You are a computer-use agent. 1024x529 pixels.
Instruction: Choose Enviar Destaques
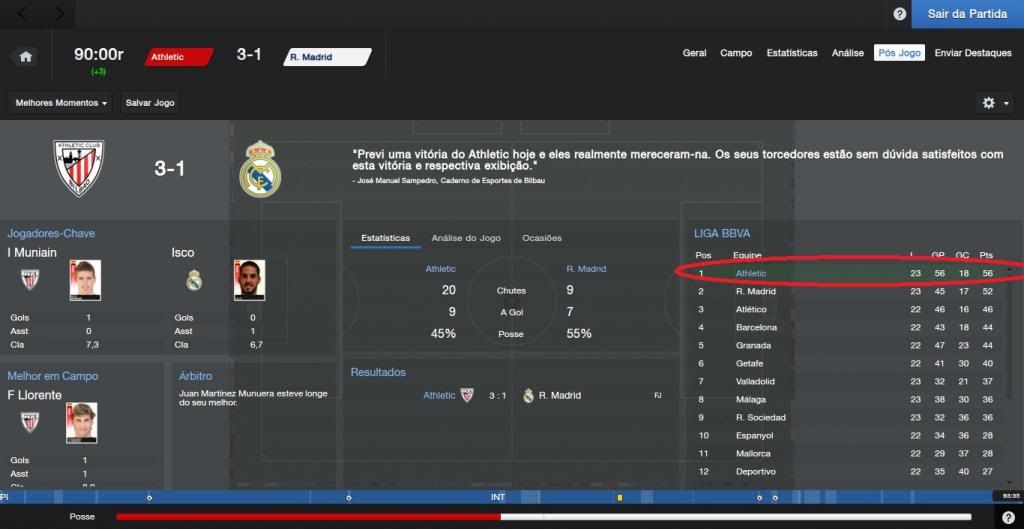[973, 53]
